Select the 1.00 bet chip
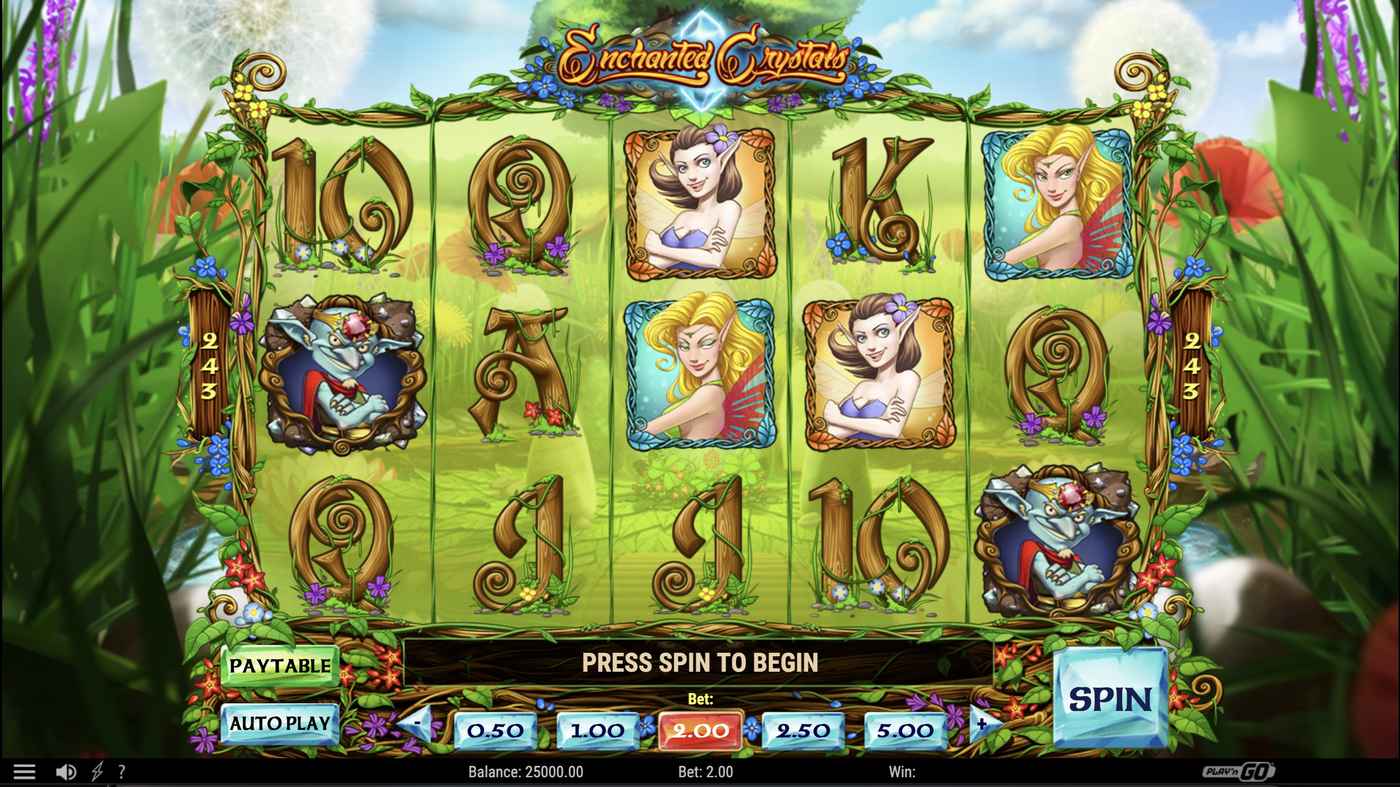Viewport: 1400px width, 787px height. pos(597,729)
